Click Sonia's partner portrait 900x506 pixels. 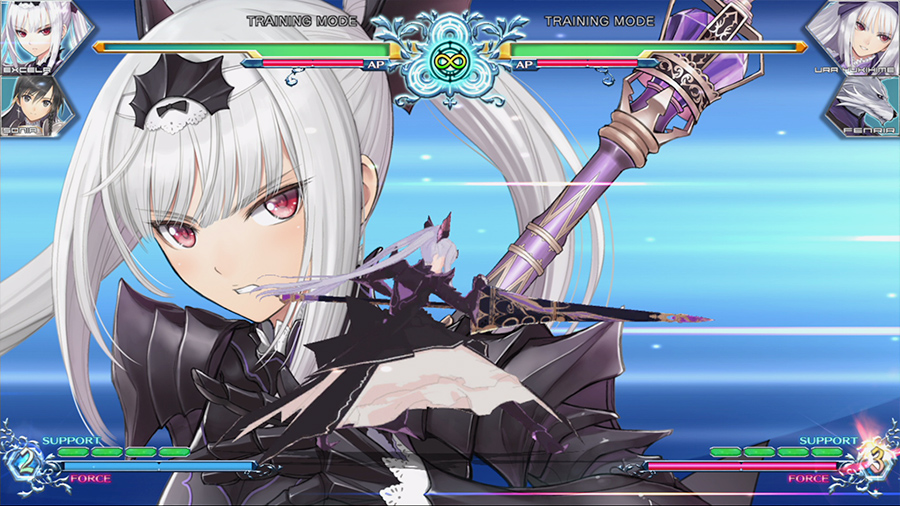pos(35,103)
